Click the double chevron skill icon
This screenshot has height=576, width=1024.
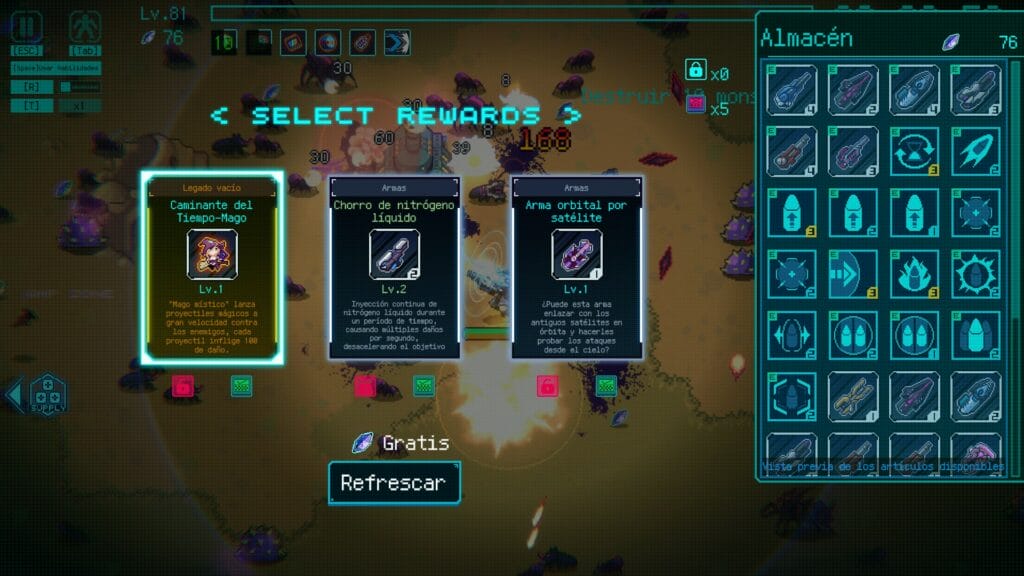(397, 43)
